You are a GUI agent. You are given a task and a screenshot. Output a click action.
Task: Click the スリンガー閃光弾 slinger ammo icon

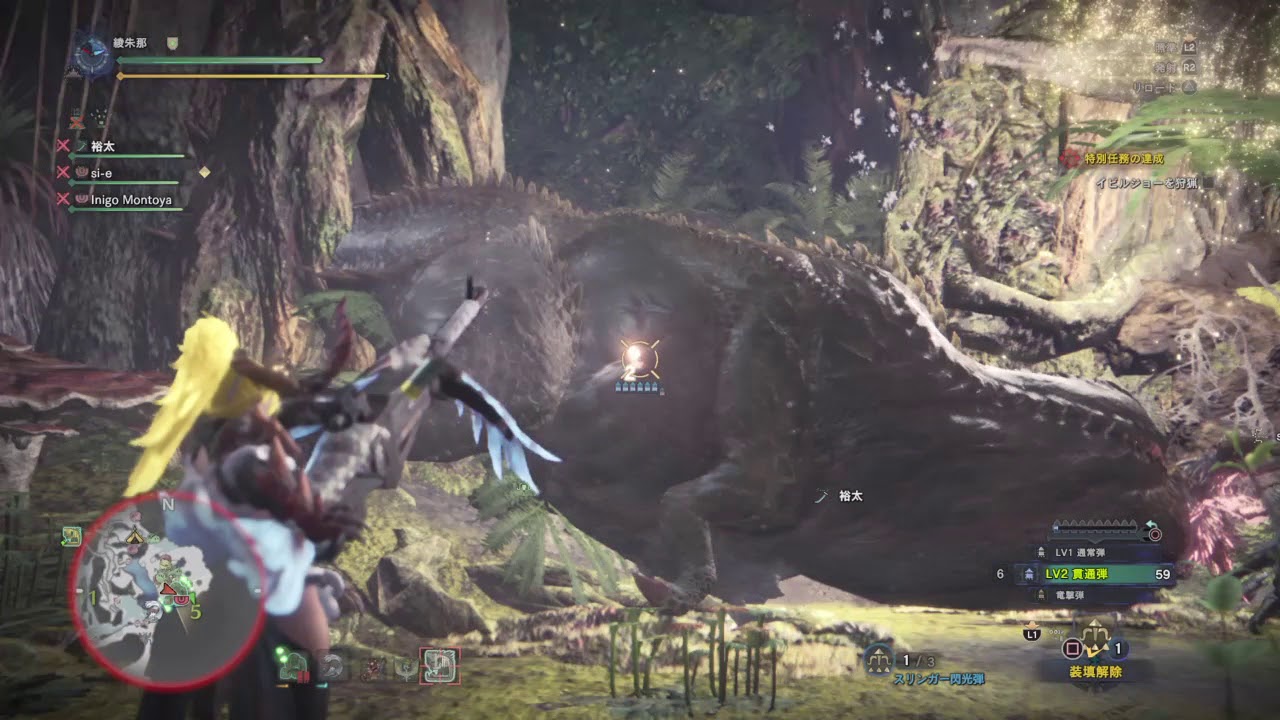879,658
